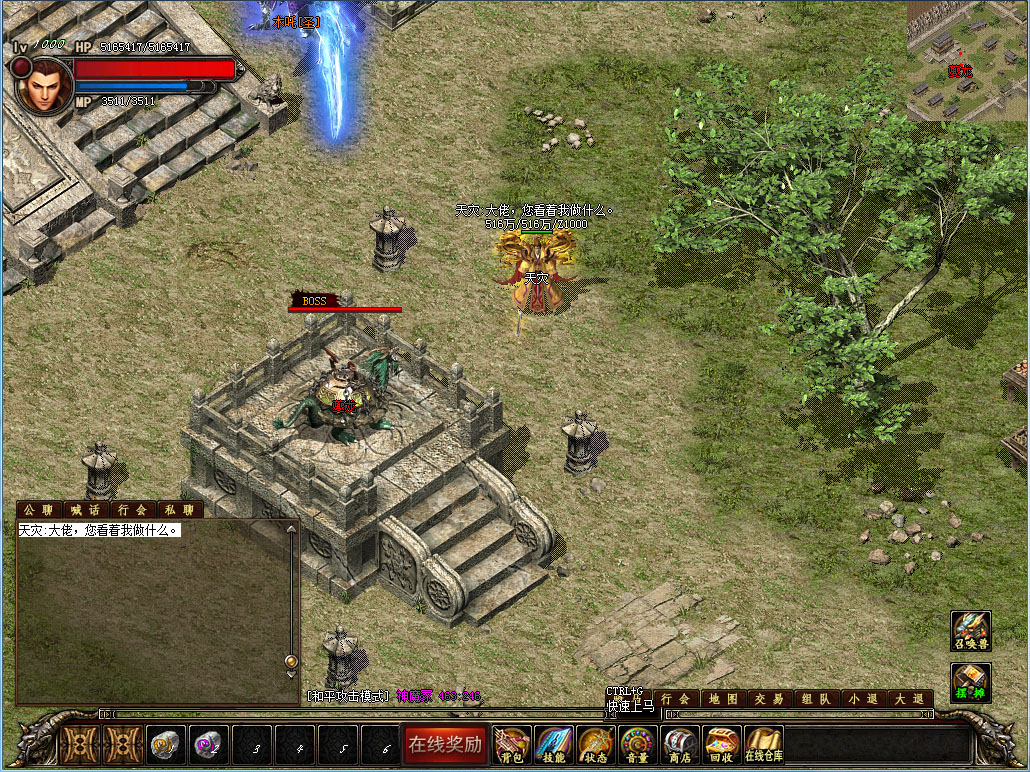Viewport: 1030px width, 772px height.
Task: Open the 背包 backpack
Action: coord(513,744)
